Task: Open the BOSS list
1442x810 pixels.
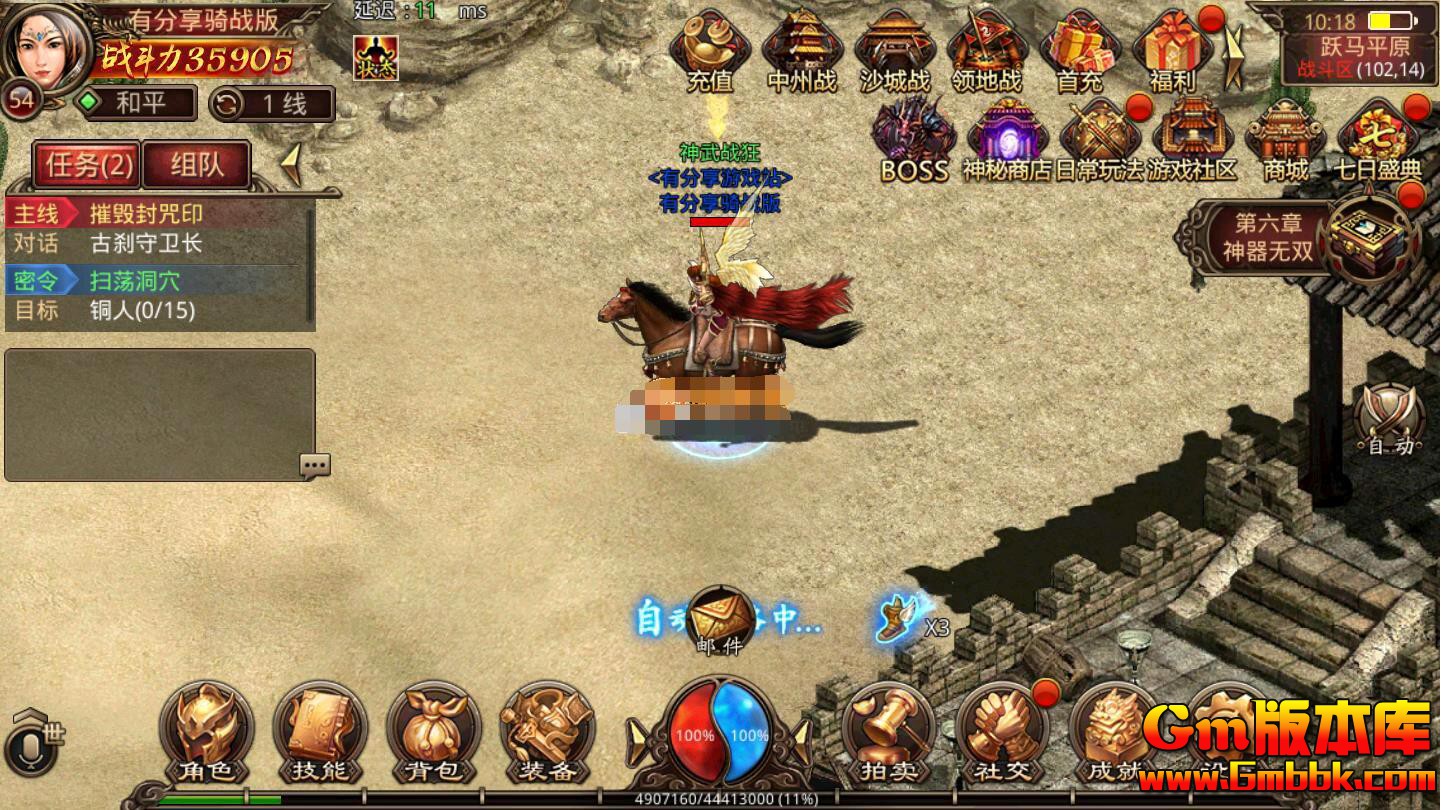Action: pos(913,138)
